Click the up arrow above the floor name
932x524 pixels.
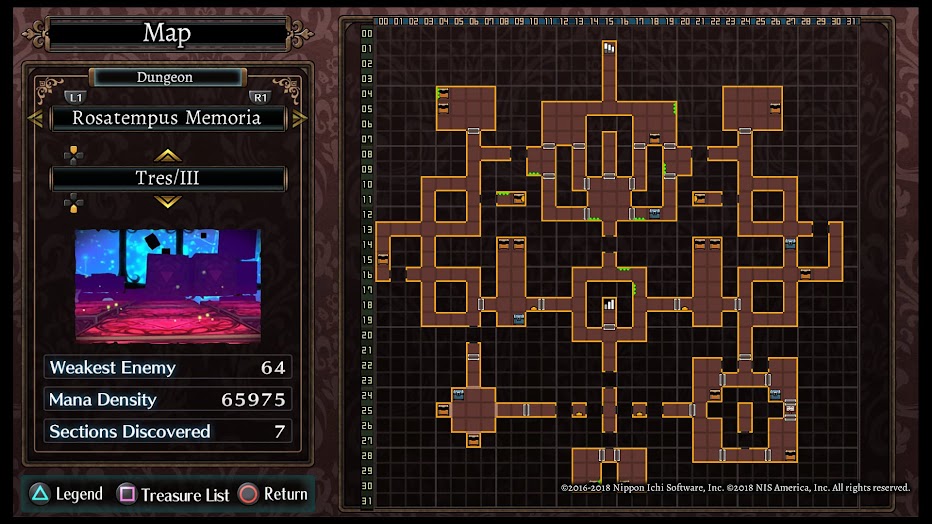pos(167,155)
